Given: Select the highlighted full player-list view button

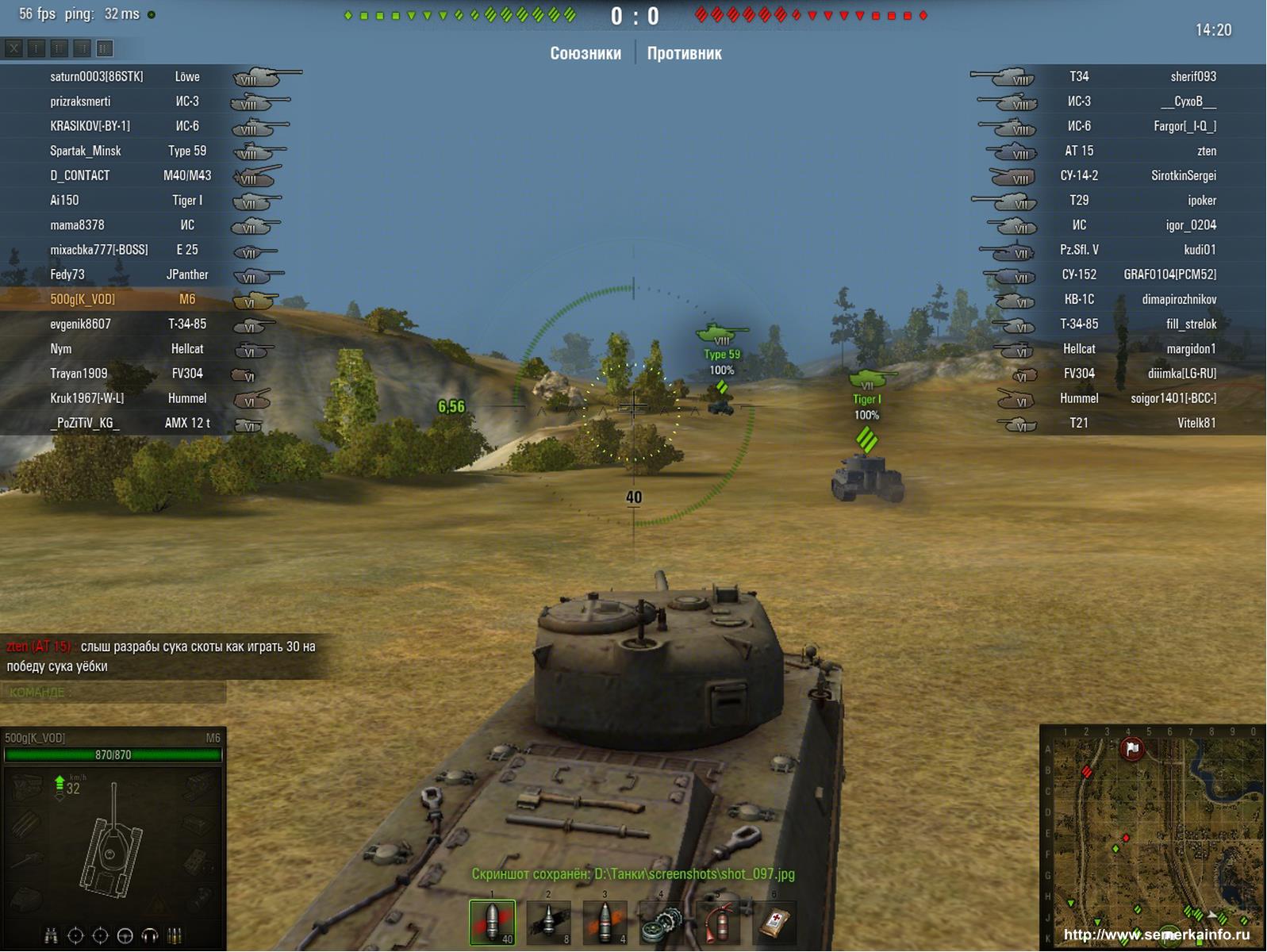Looking at the screenshot, I should pyautogui.click(x=104, y=48).
